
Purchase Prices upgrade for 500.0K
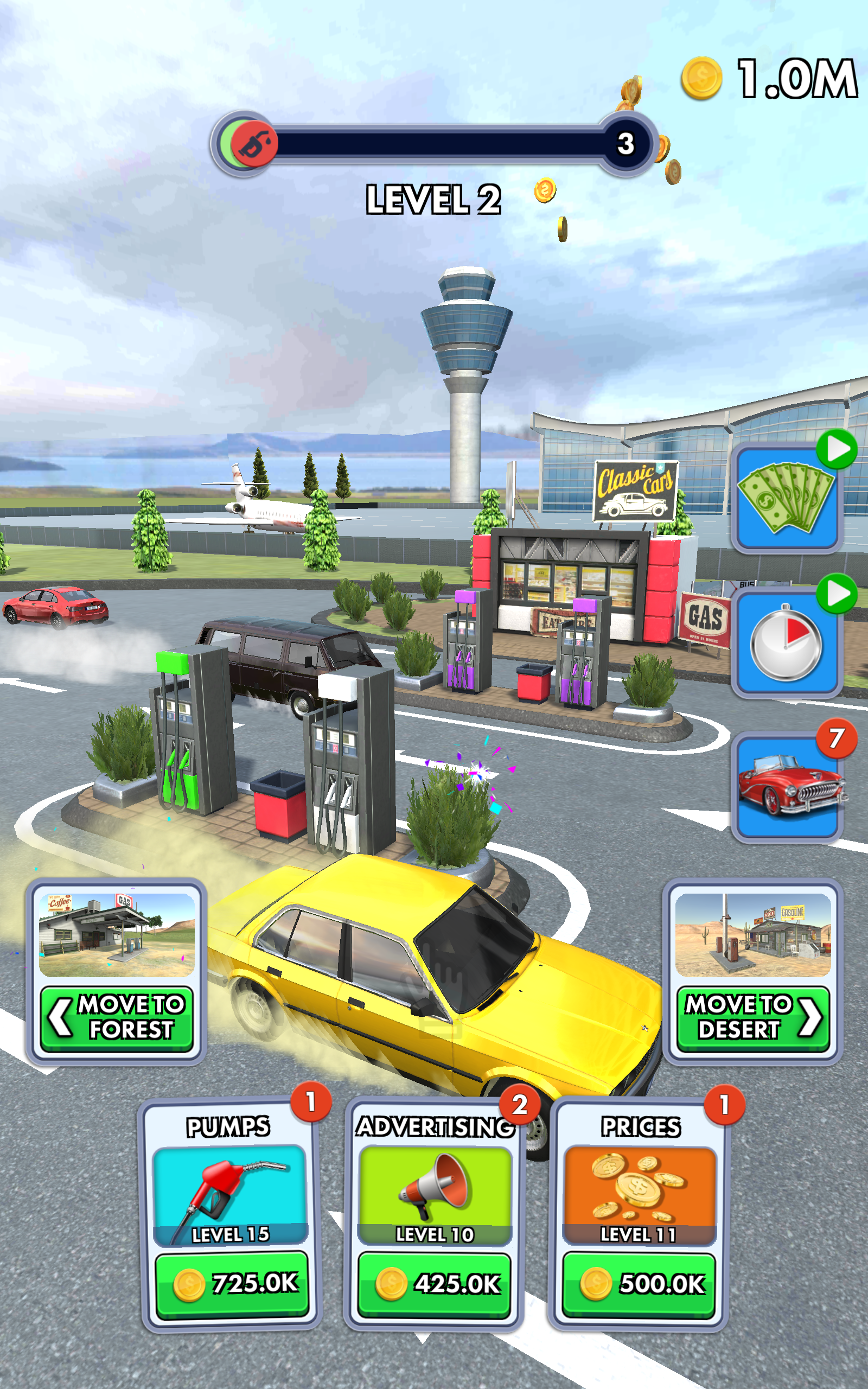[639, 1284]
